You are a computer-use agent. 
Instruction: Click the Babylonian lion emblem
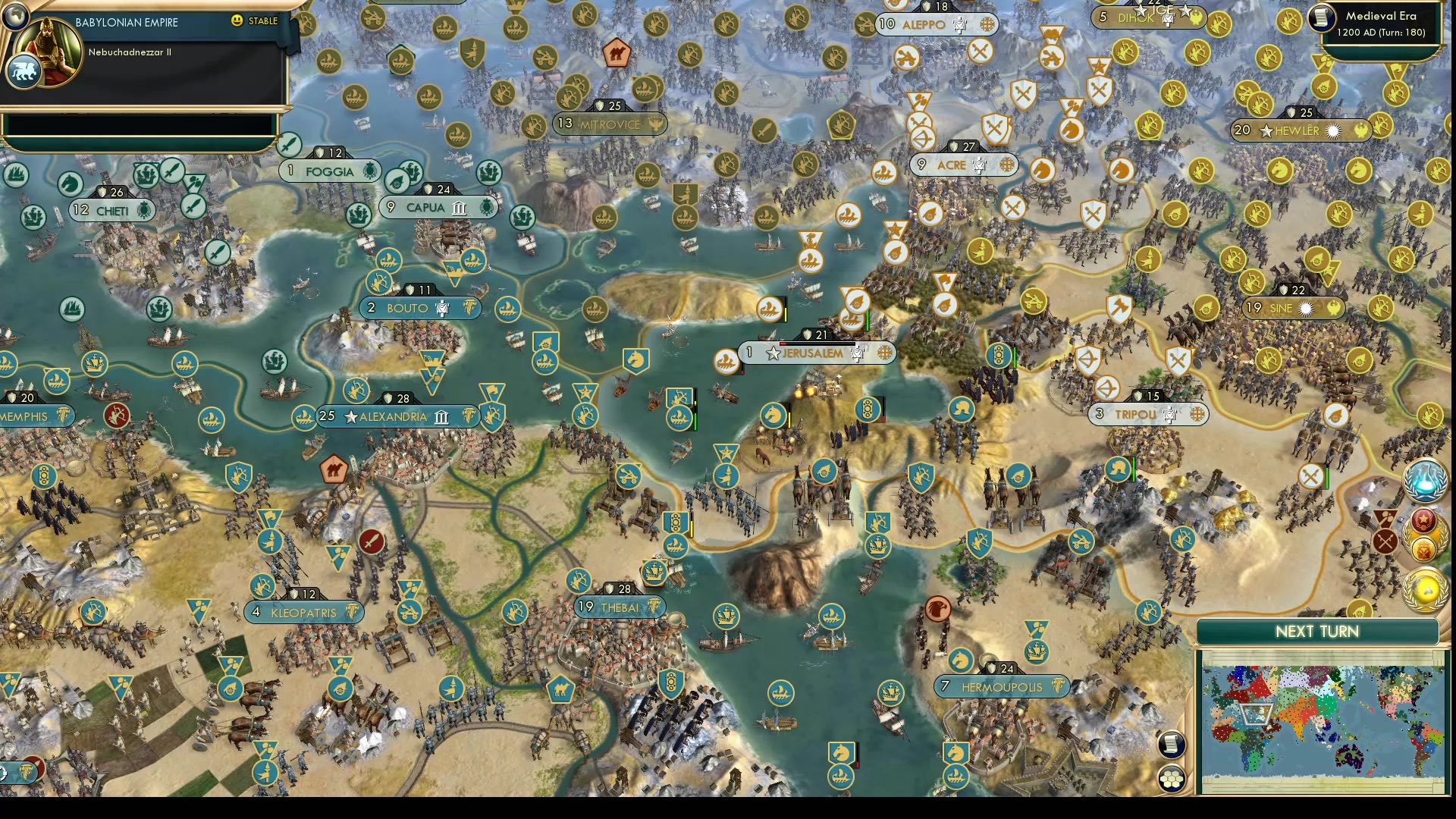(x=25, y=72)
